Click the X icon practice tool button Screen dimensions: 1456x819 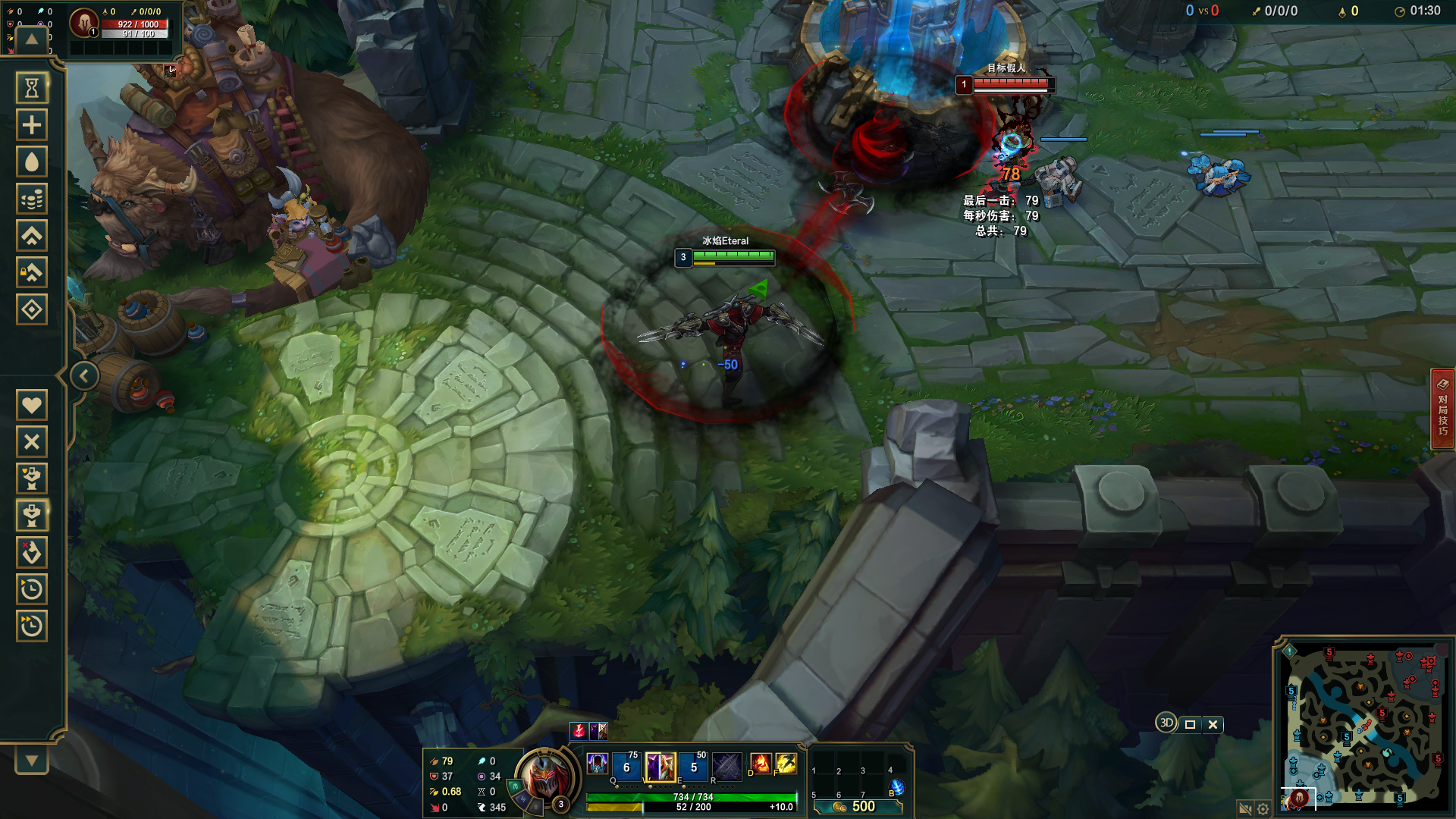coord(32,442)
